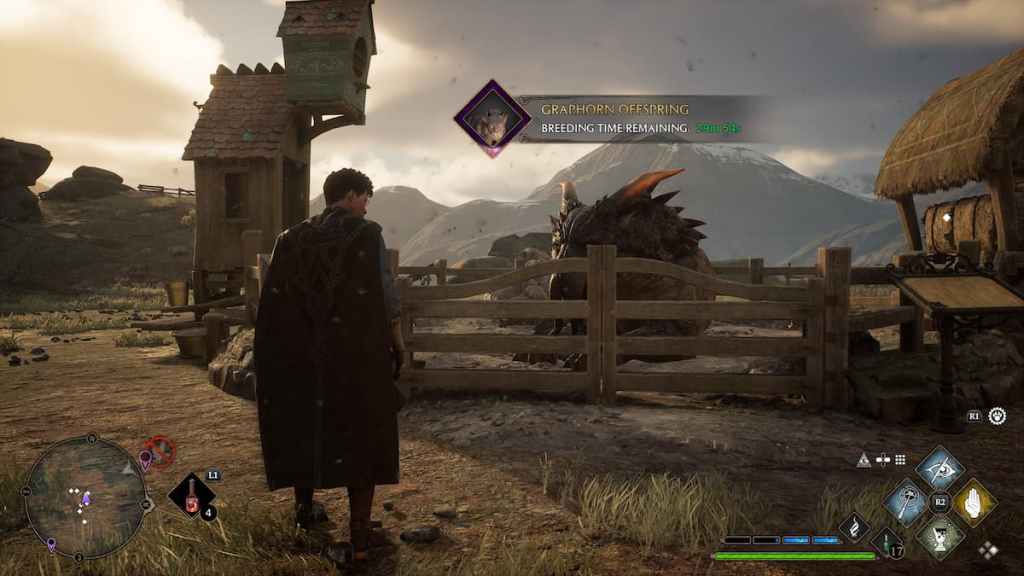Click the circular minimap

click(x=85, y=496)
